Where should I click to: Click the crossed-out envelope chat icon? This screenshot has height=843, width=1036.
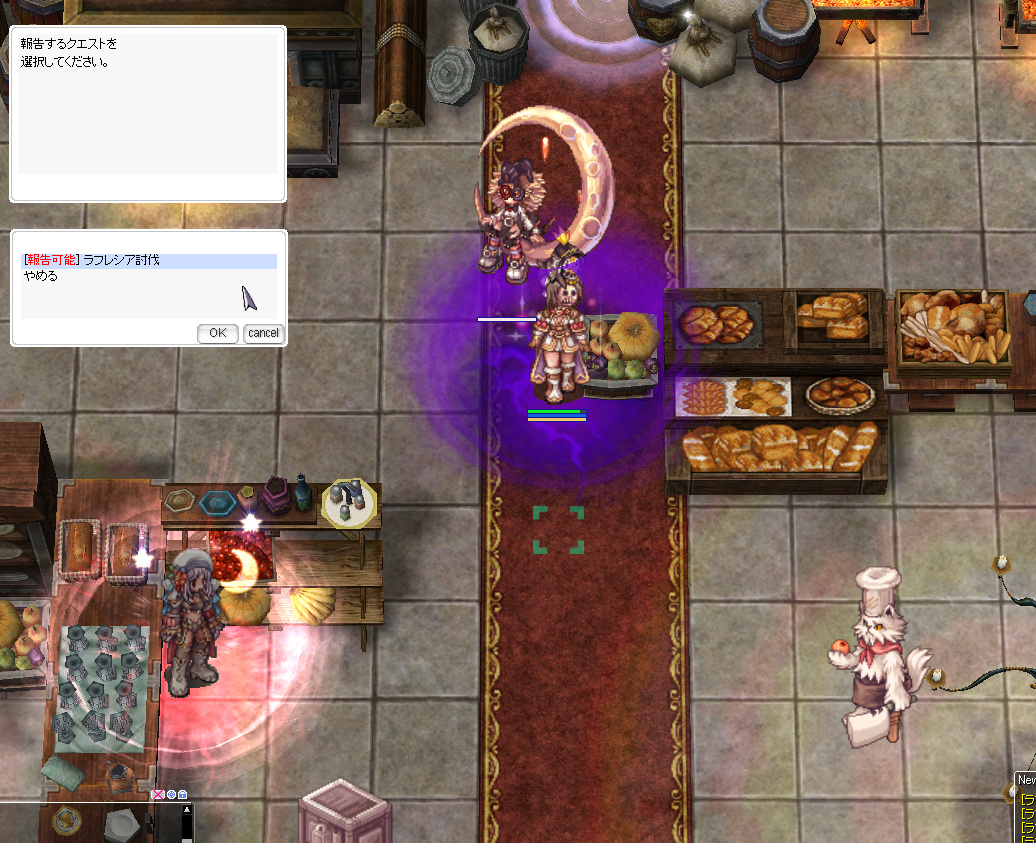(158, 795)
